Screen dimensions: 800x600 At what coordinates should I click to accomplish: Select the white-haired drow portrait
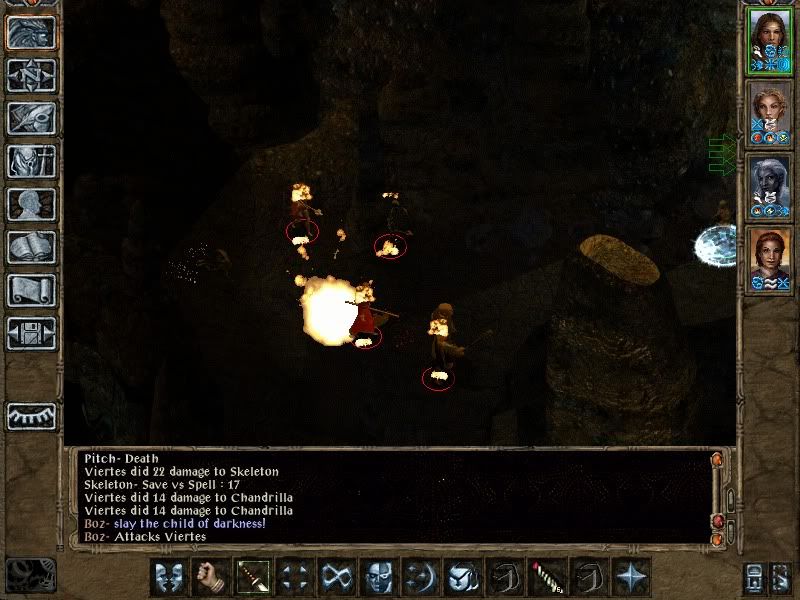click(769, 184)
